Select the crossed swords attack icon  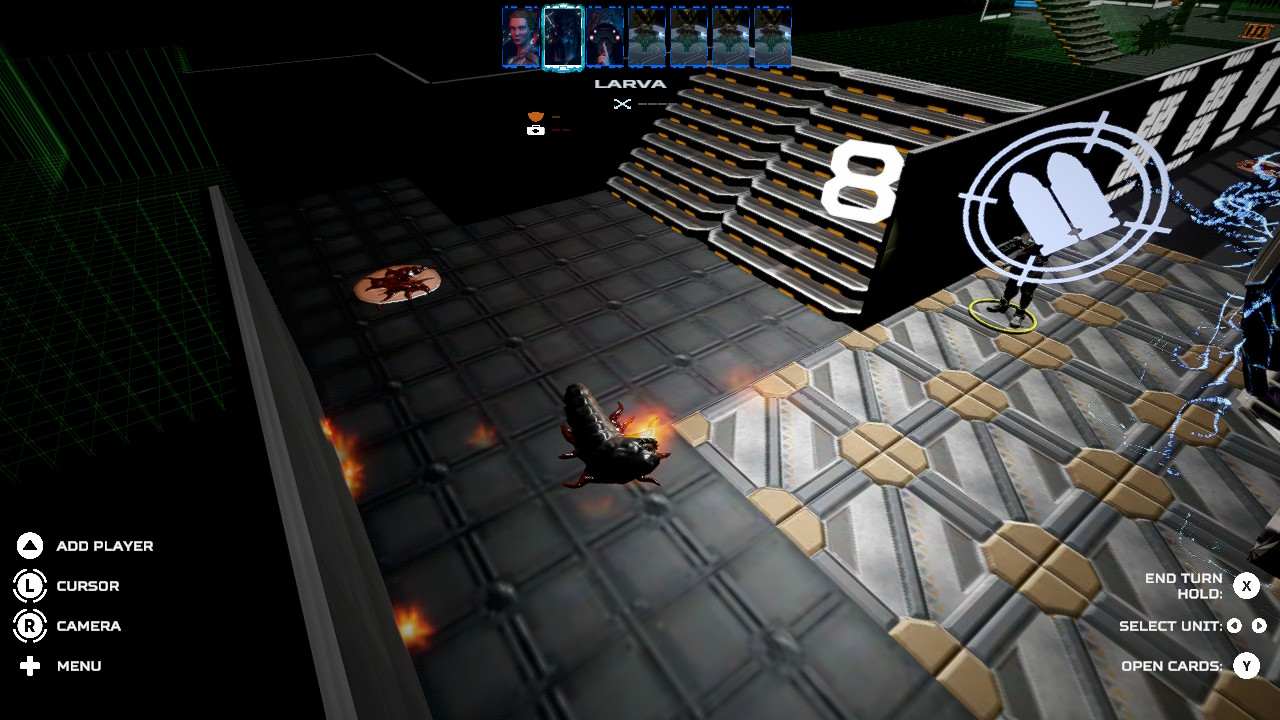[622, 104]
